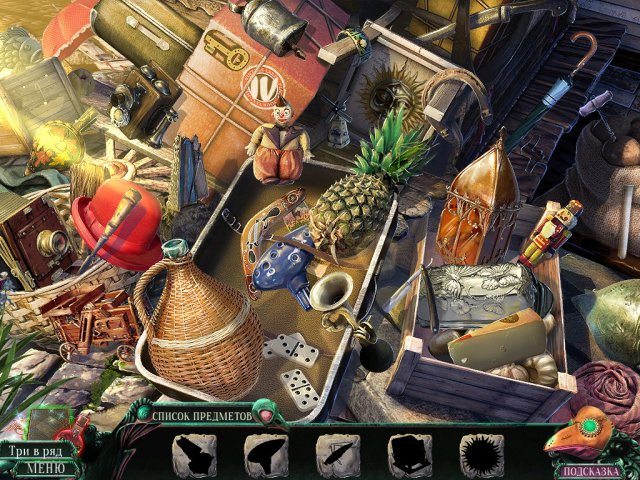Use the ПОДСКАЗКА hint button
This screenshot has height=480, width=640.
[592, 468]
